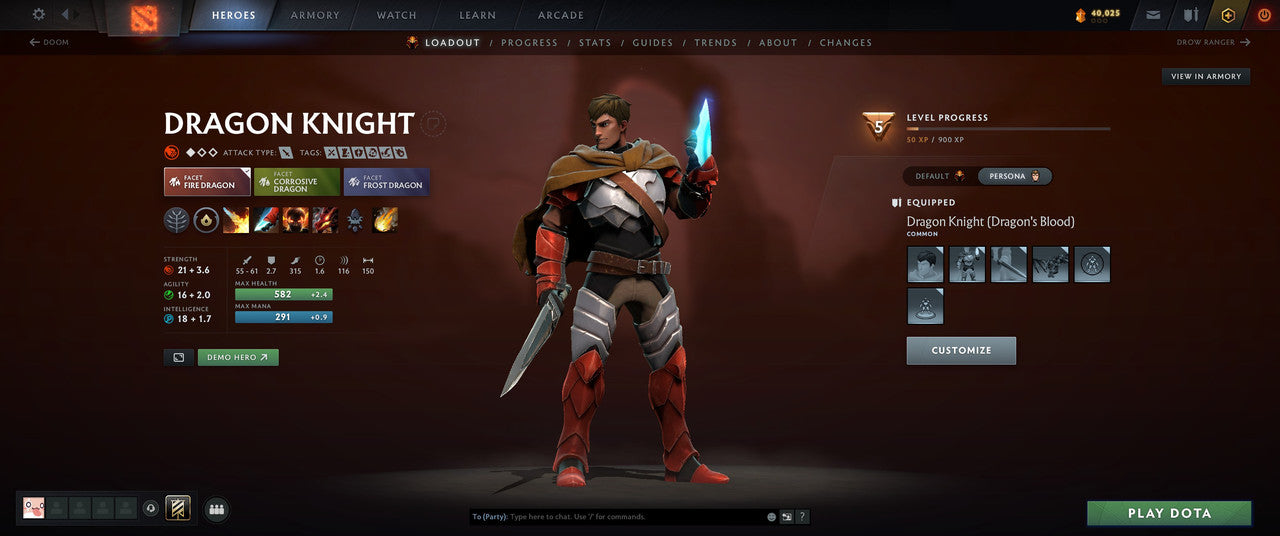Go to previous hero Doom
The height and width of the screenshot is (536, 1280).
tap(50, 43)
